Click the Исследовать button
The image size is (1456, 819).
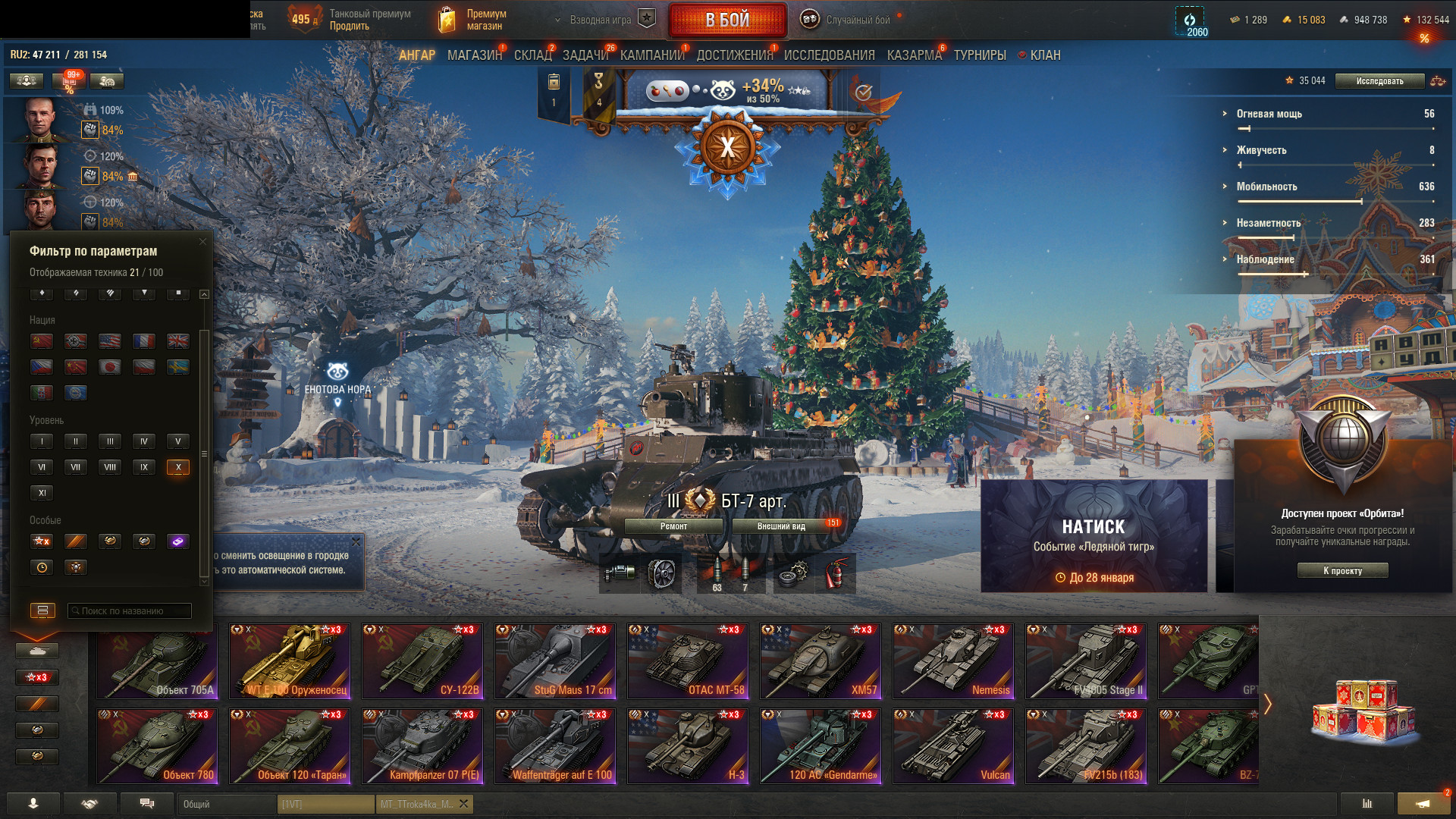1379,81
